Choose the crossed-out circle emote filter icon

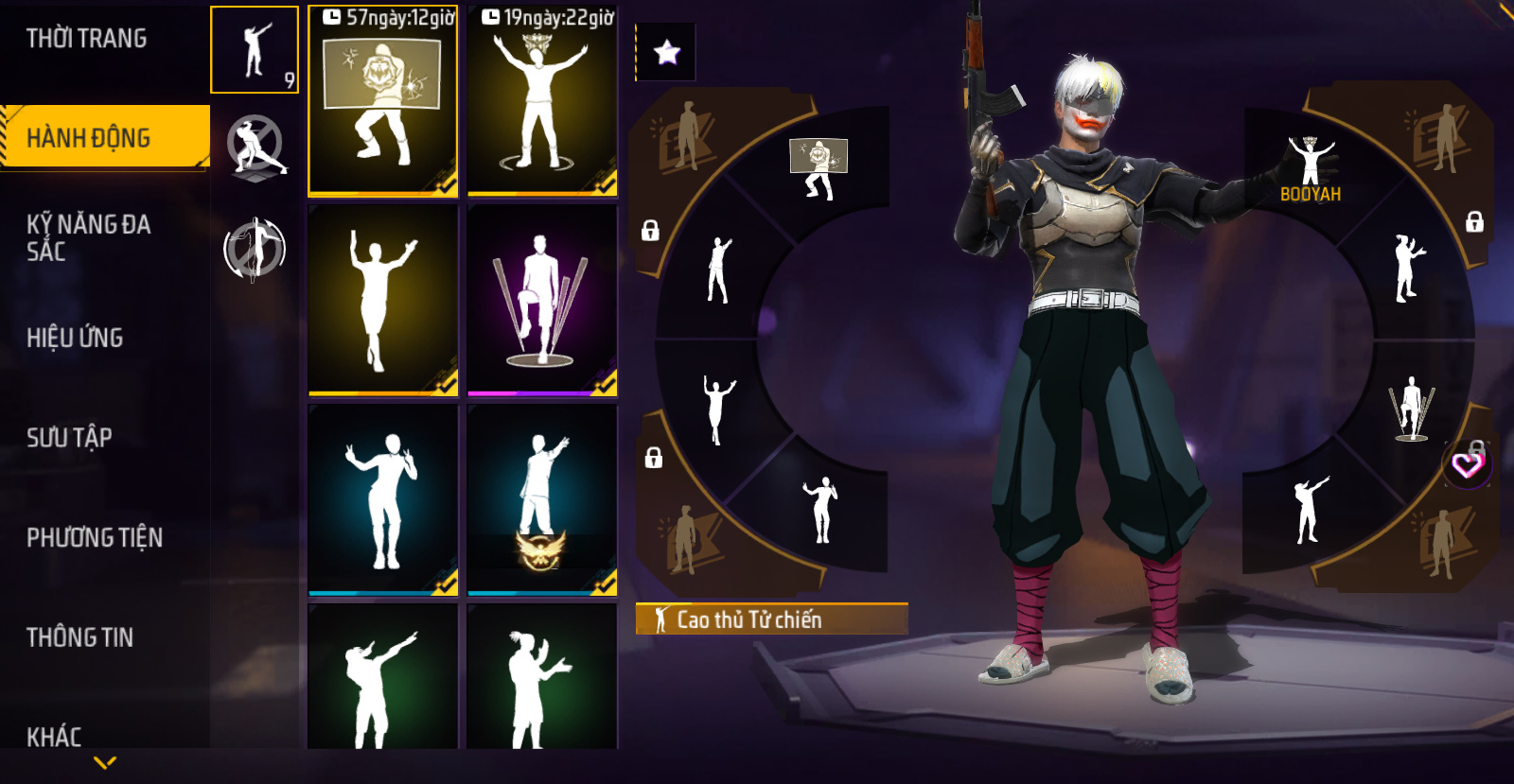tap(255, 147)
